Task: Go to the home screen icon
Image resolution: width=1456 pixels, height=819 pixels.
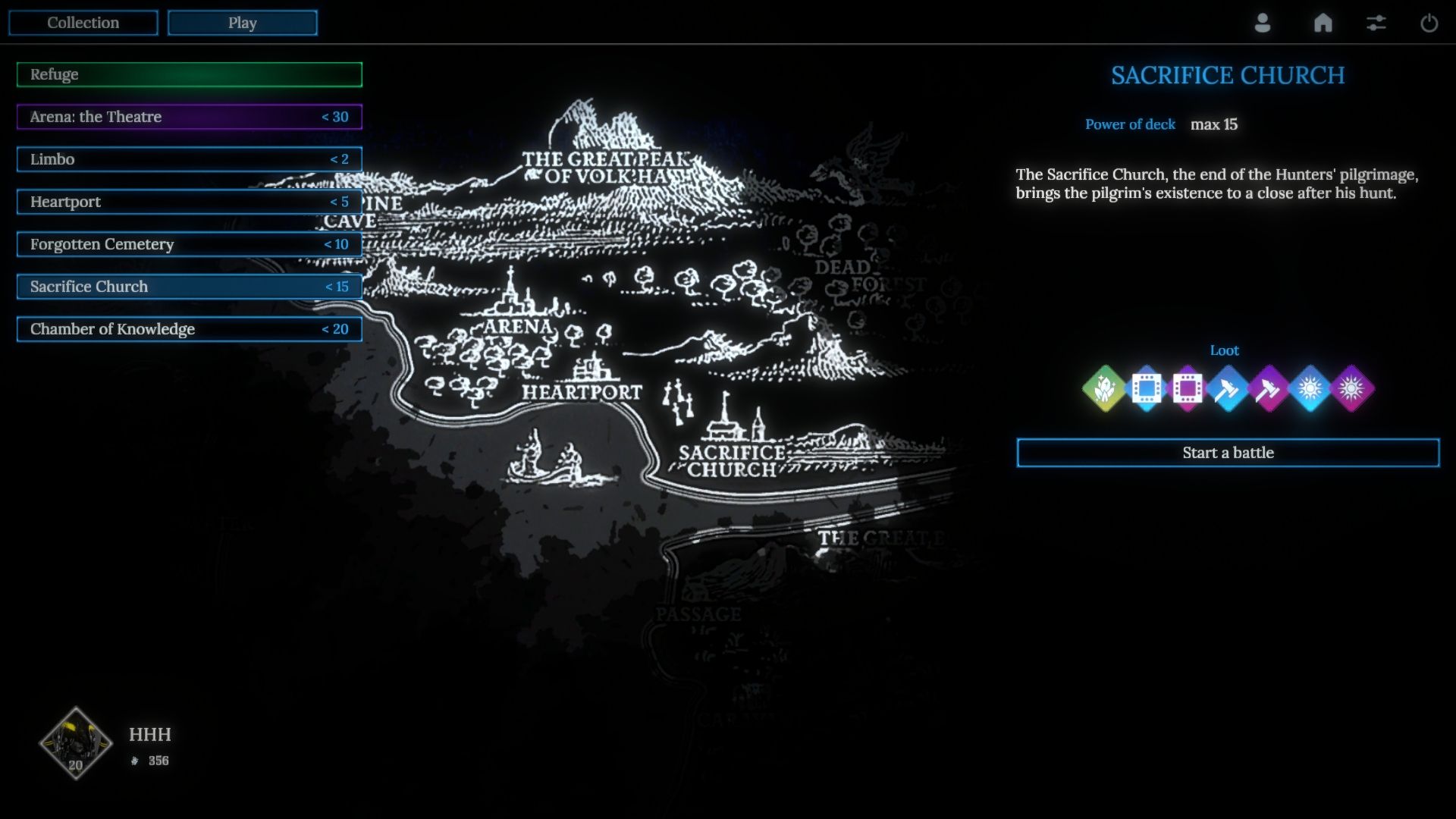Action: tap(1323, 23)
